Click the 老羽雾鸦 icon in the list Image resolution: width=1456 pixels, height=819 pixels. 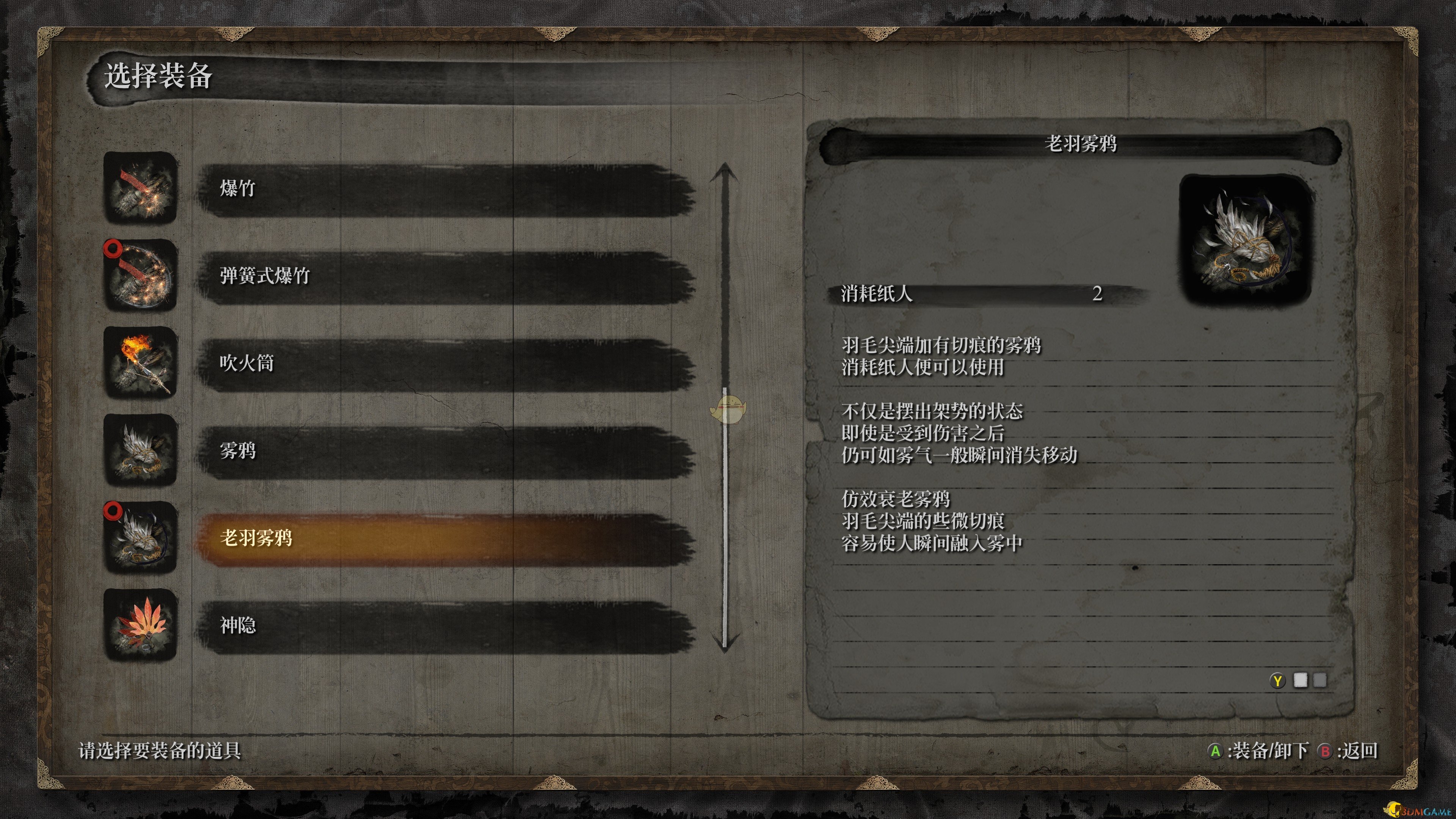pos(140,538)
